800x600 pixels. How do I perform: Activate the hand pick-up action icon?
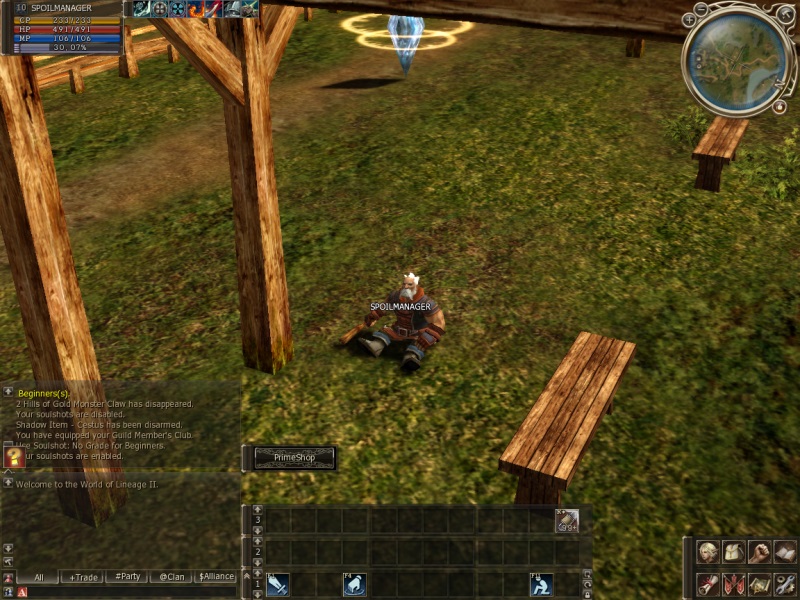click(x=354, y=584)
